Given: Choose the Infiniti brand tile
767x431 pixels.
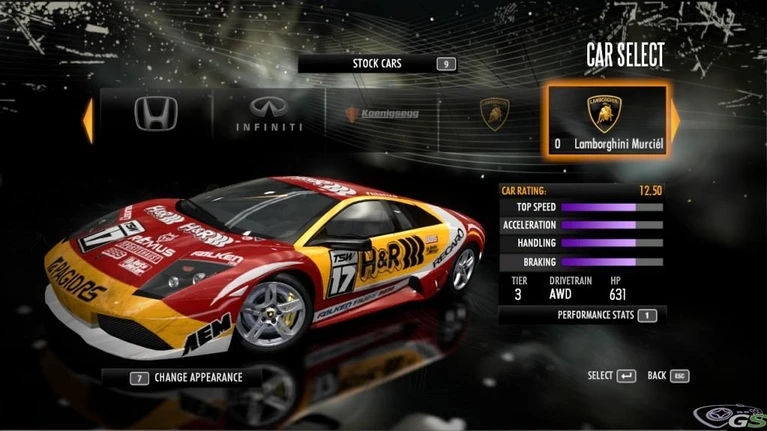Looking at the screenshot, I should [268, 115].
